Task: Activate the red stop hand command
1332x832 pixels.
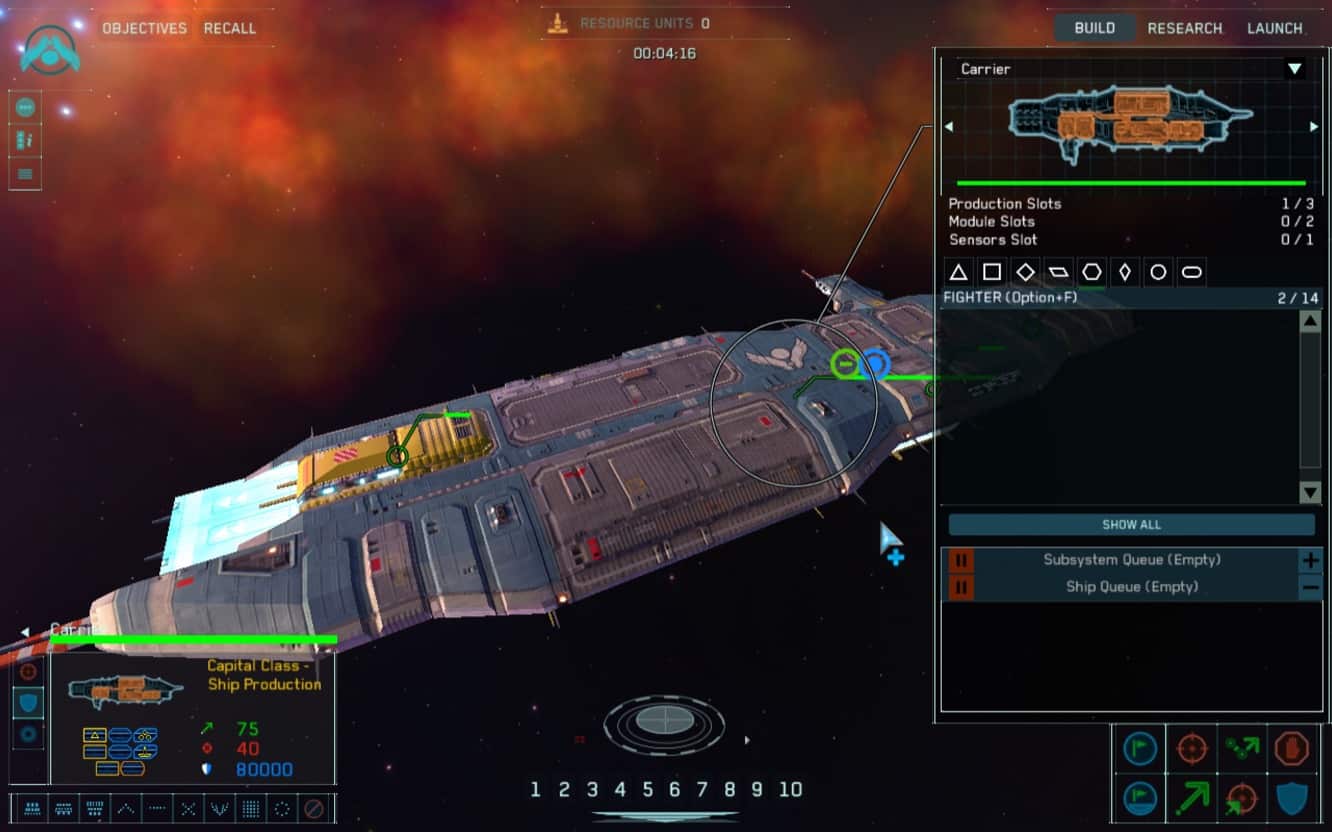Action: coord(1292,748)
